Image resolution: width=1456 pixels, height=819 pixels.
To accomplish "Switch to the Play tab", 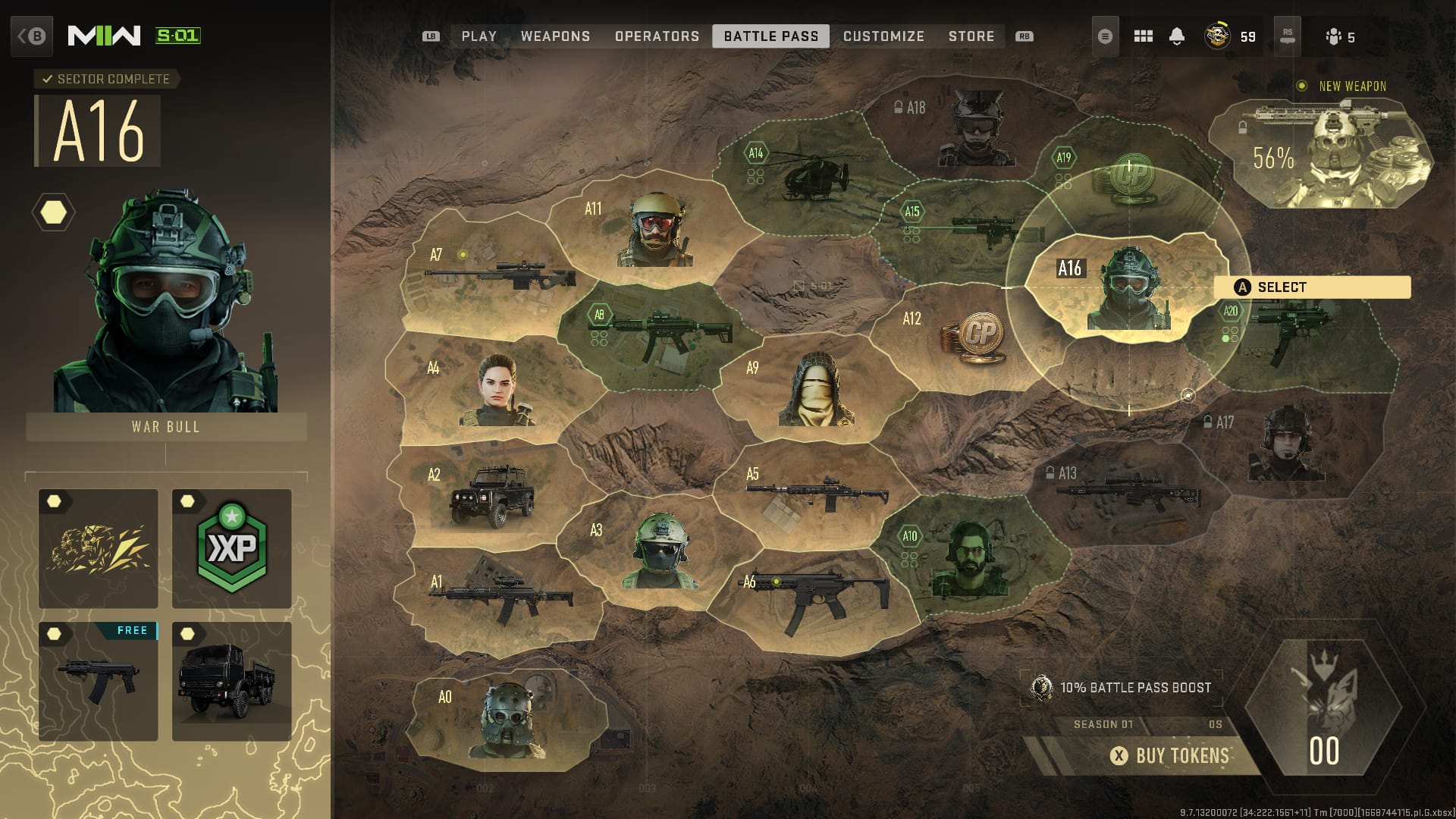I will [x=479, y=36].
